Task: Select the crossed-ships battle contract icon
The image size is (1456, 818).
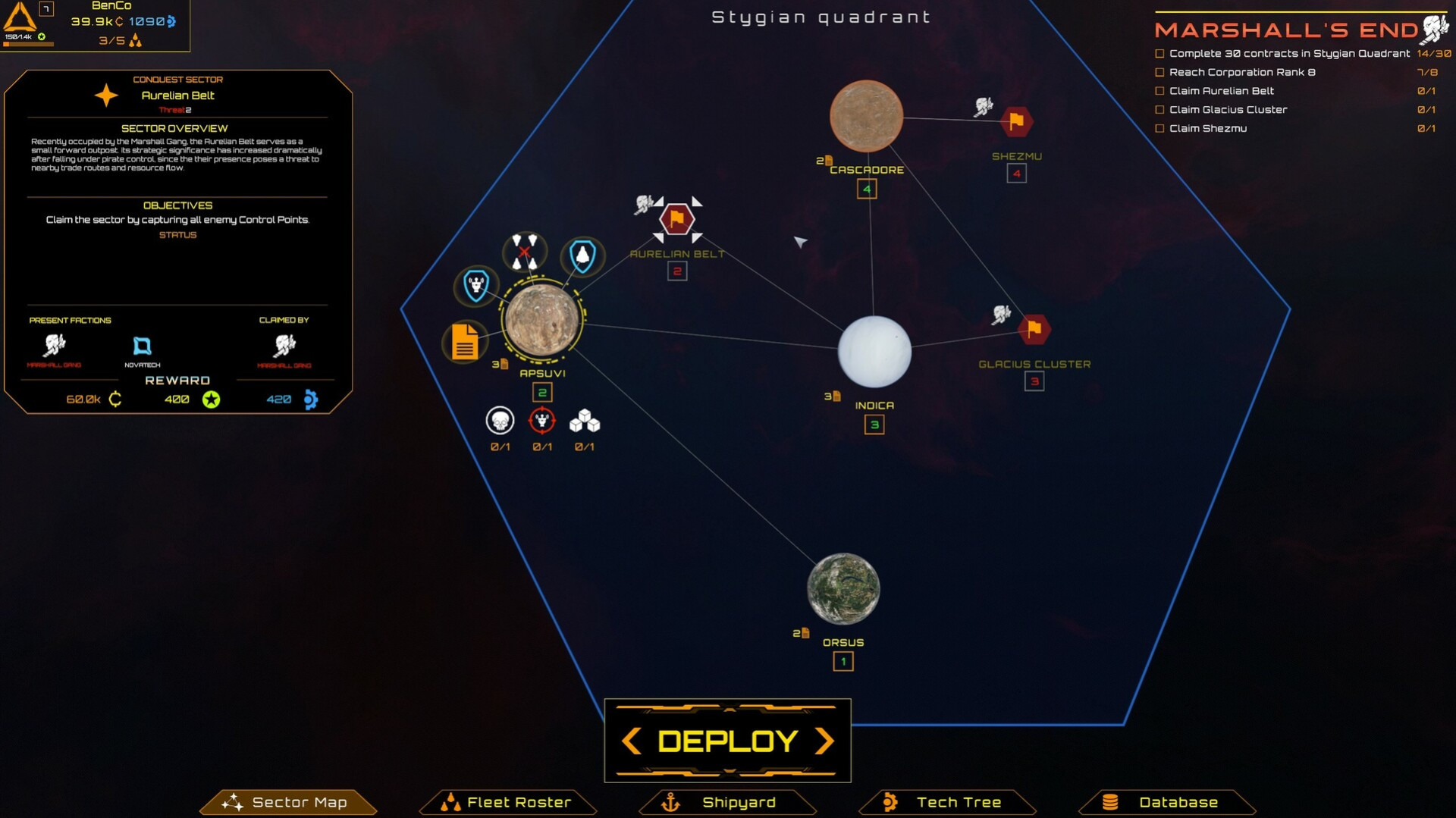Action: point(524,252)
